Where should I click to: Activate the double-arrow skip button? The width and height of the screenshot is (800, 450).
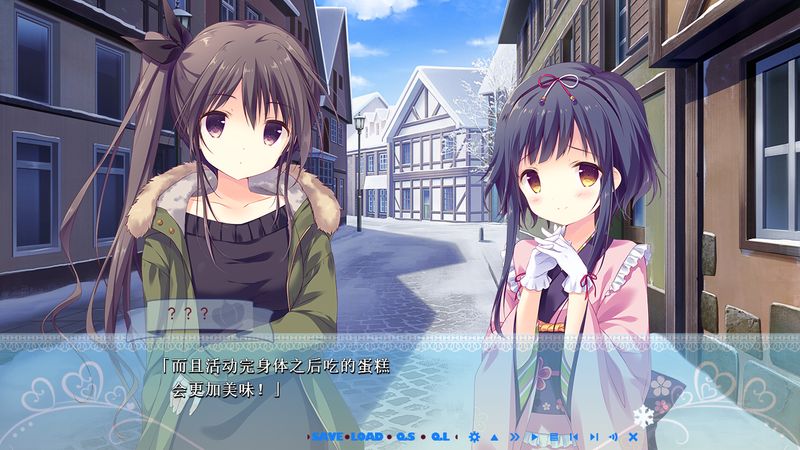click(x=514, y=437)
